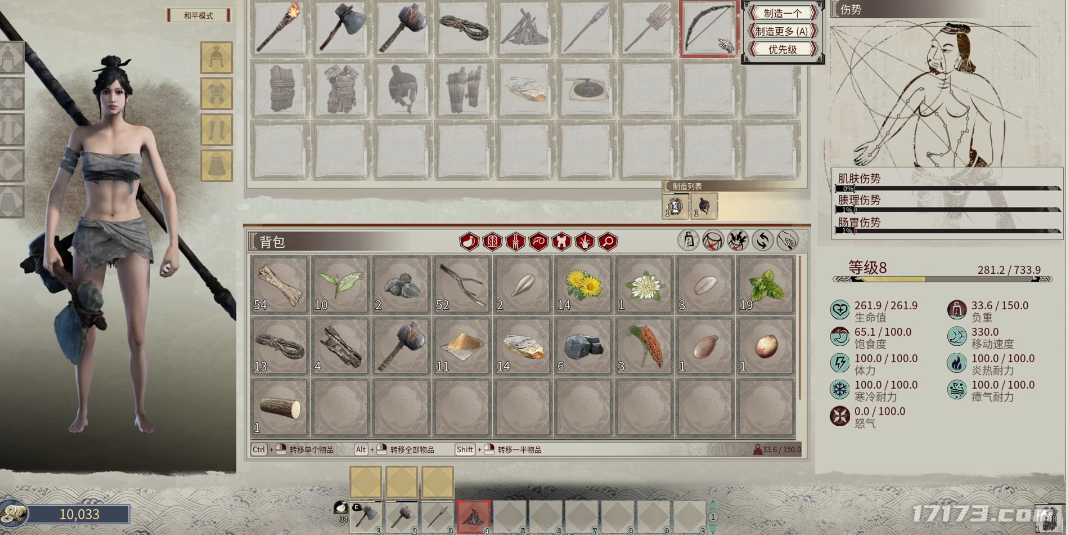Pick the torch crafting recipe

277,27
